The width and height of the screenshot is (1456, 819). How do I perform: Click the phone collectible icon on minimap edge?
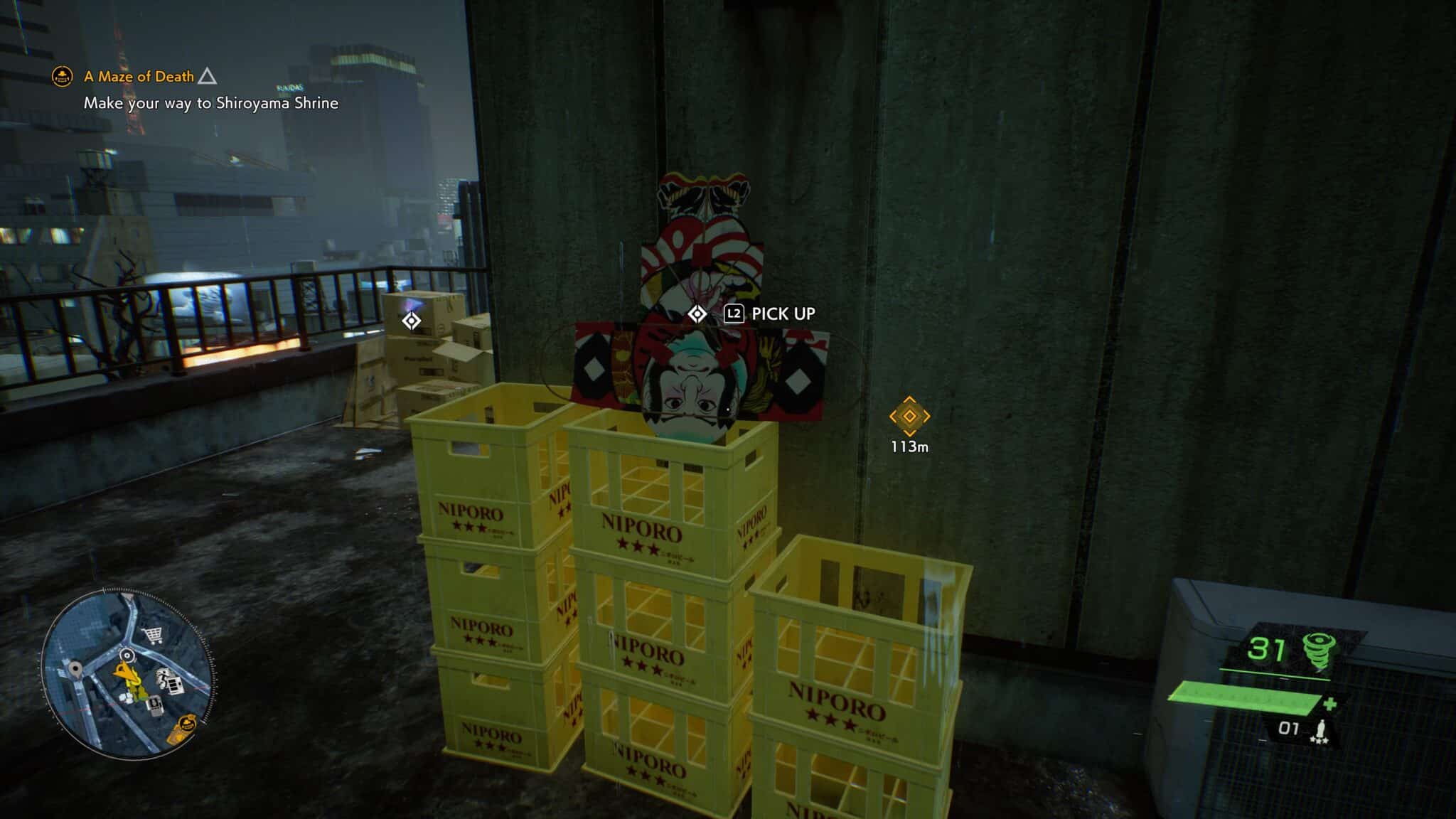point(155,704)
